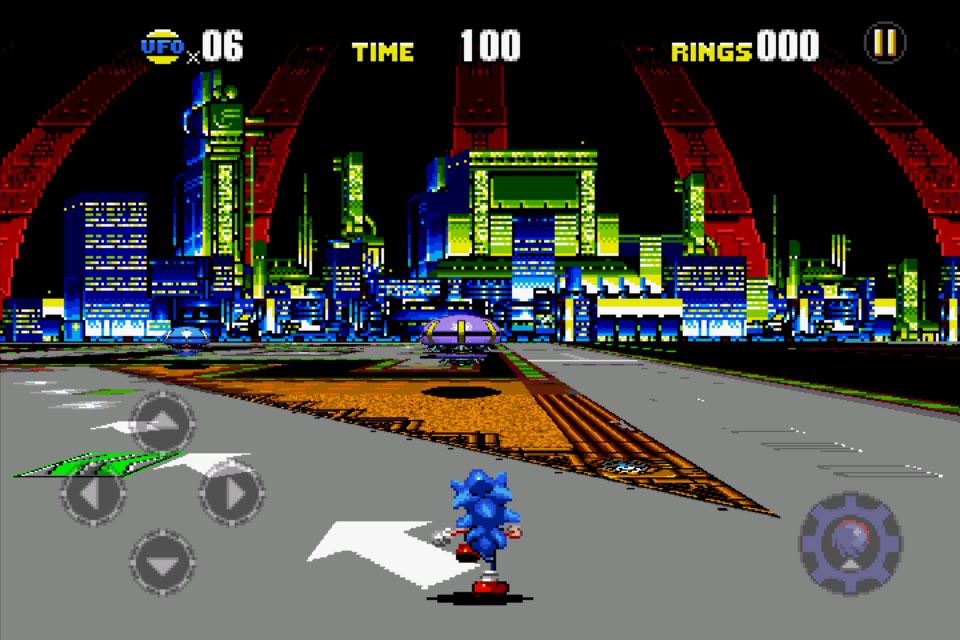Pause the game with the pause button
This screenshot has width=960, height=640.
click(884, 43)
